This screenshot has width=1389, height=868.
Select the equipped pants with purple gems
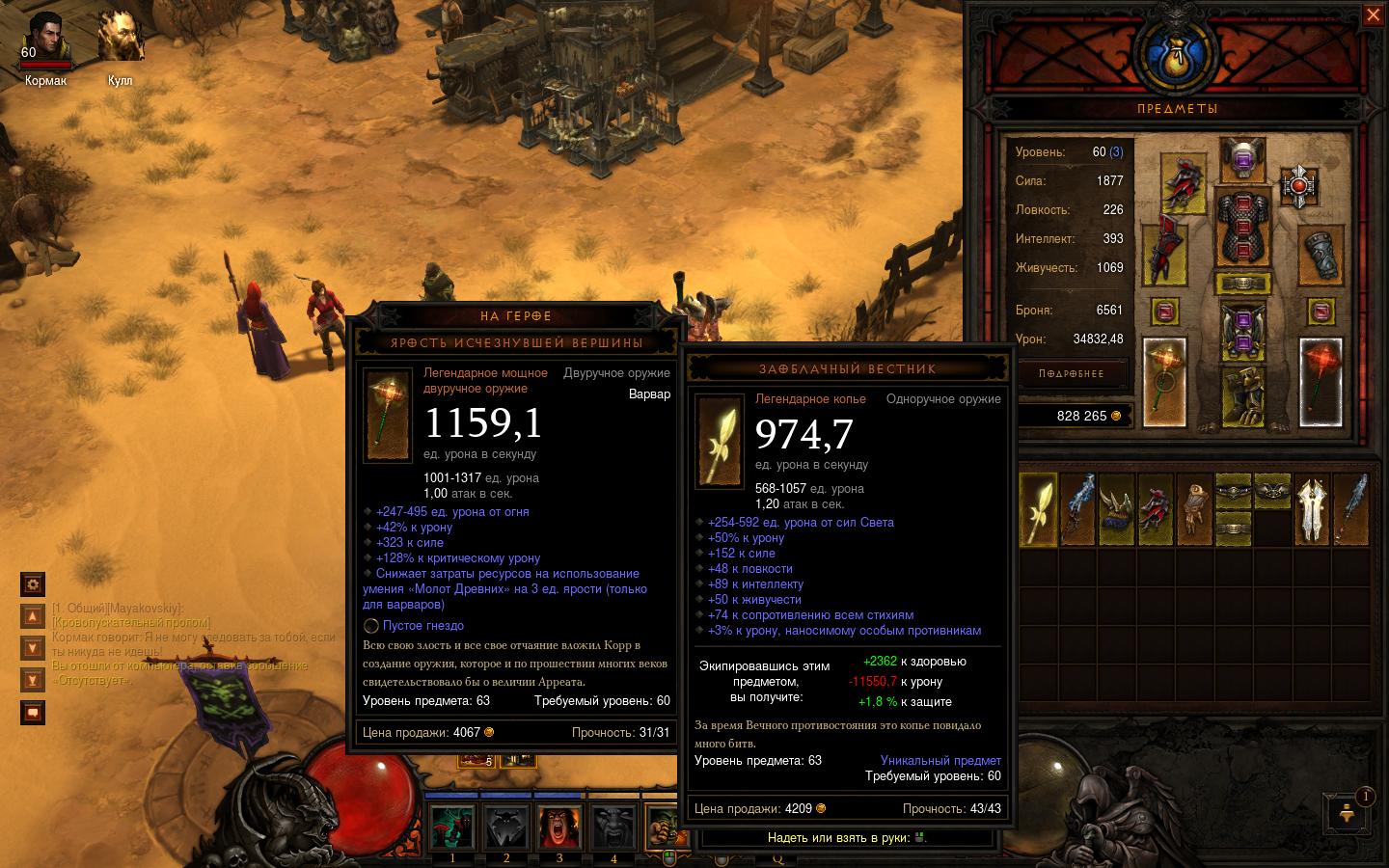pos(1241,331)
